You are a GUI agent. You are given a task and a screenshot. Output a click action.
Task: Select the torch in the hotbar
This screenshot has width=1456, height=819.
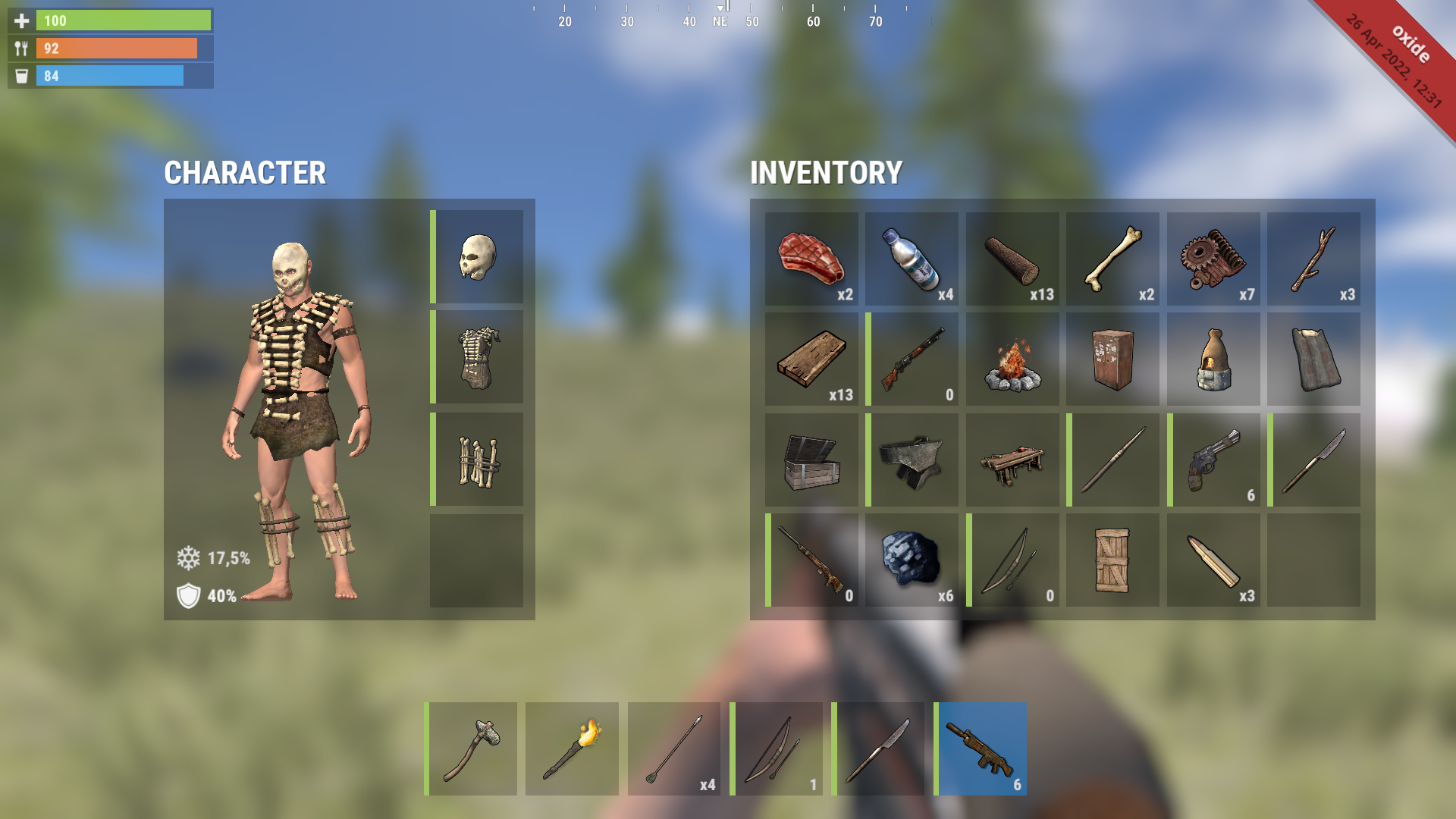click(x=573, y=748)
